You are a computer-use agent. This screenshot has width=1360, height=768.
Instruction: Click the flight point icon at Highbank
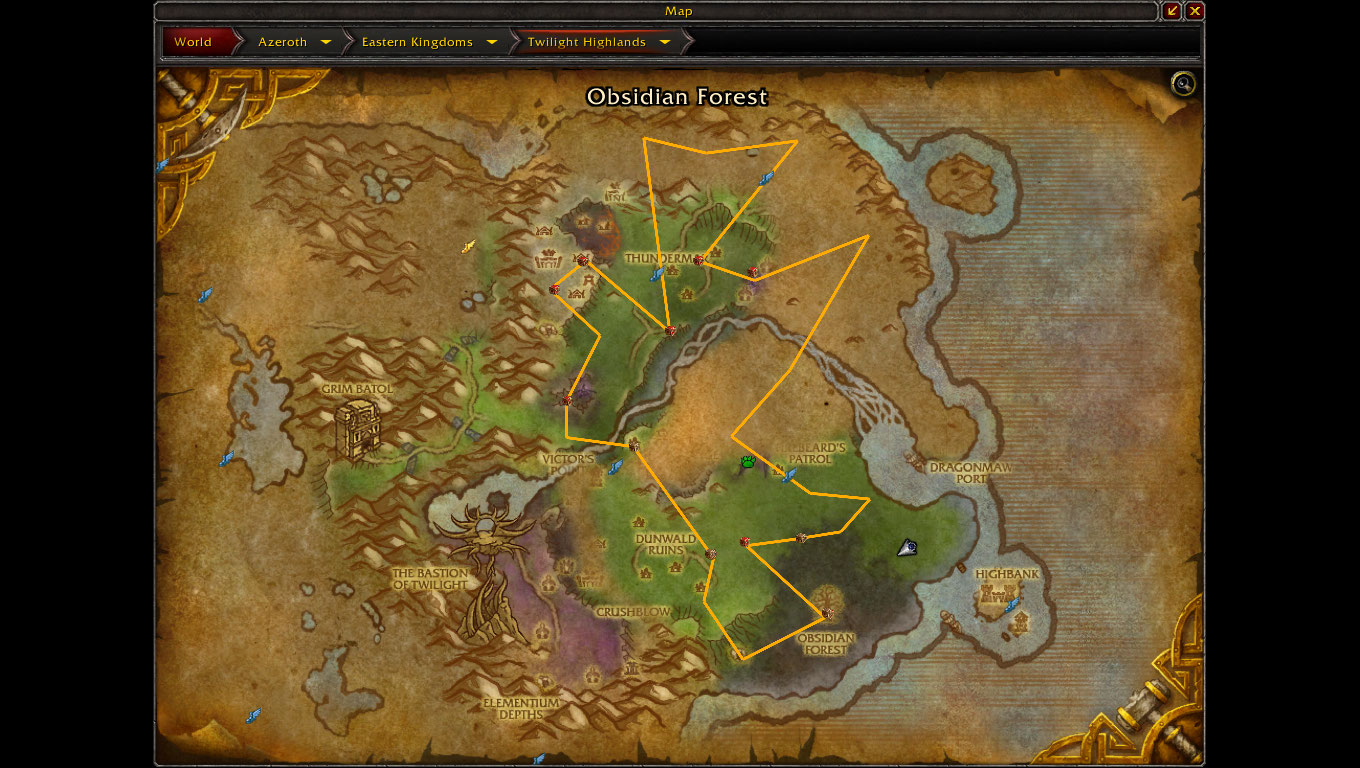(1012, 604)
